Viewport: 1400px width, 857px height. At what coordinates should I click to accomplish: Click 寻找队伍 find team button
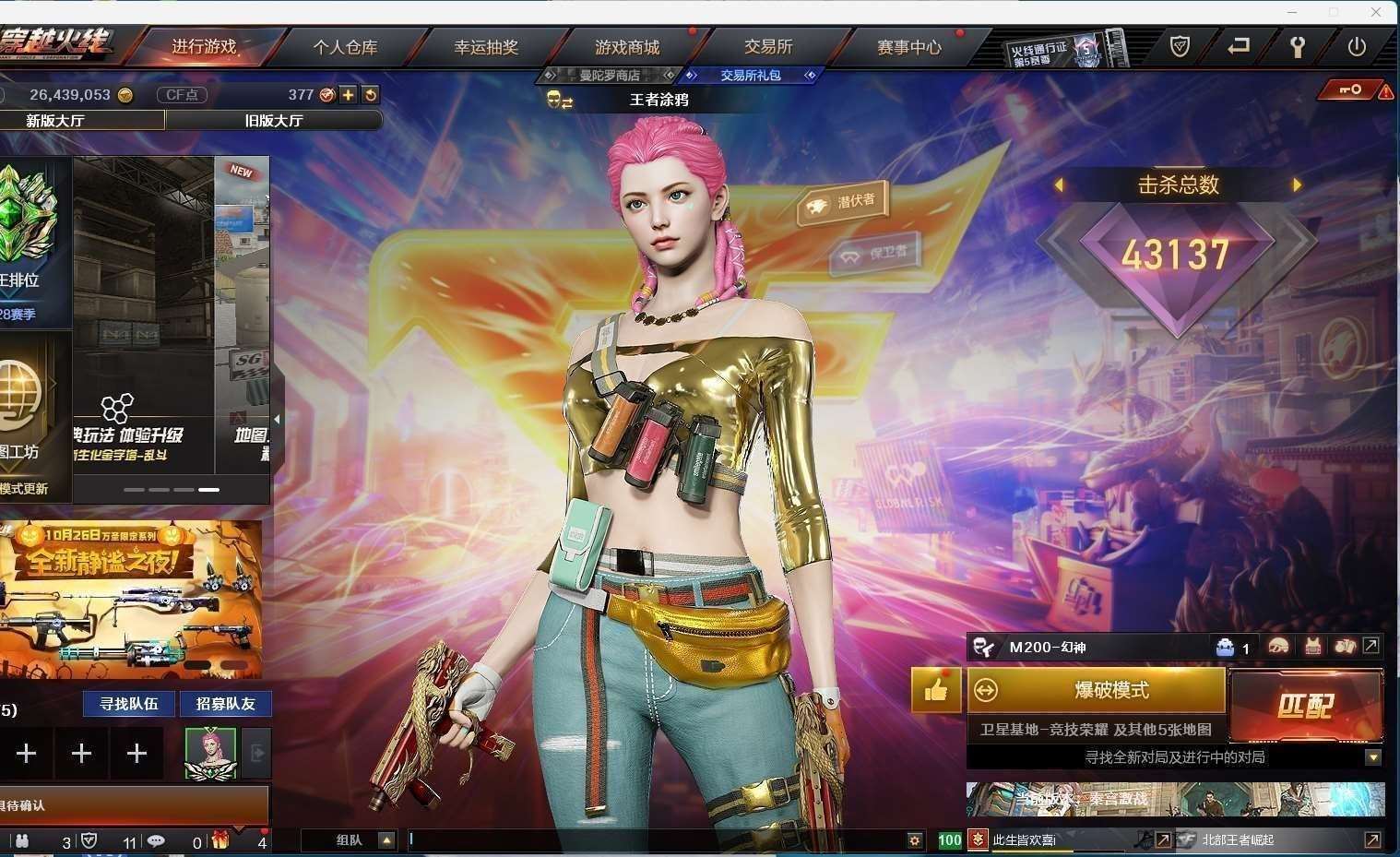tap(129, 704)
